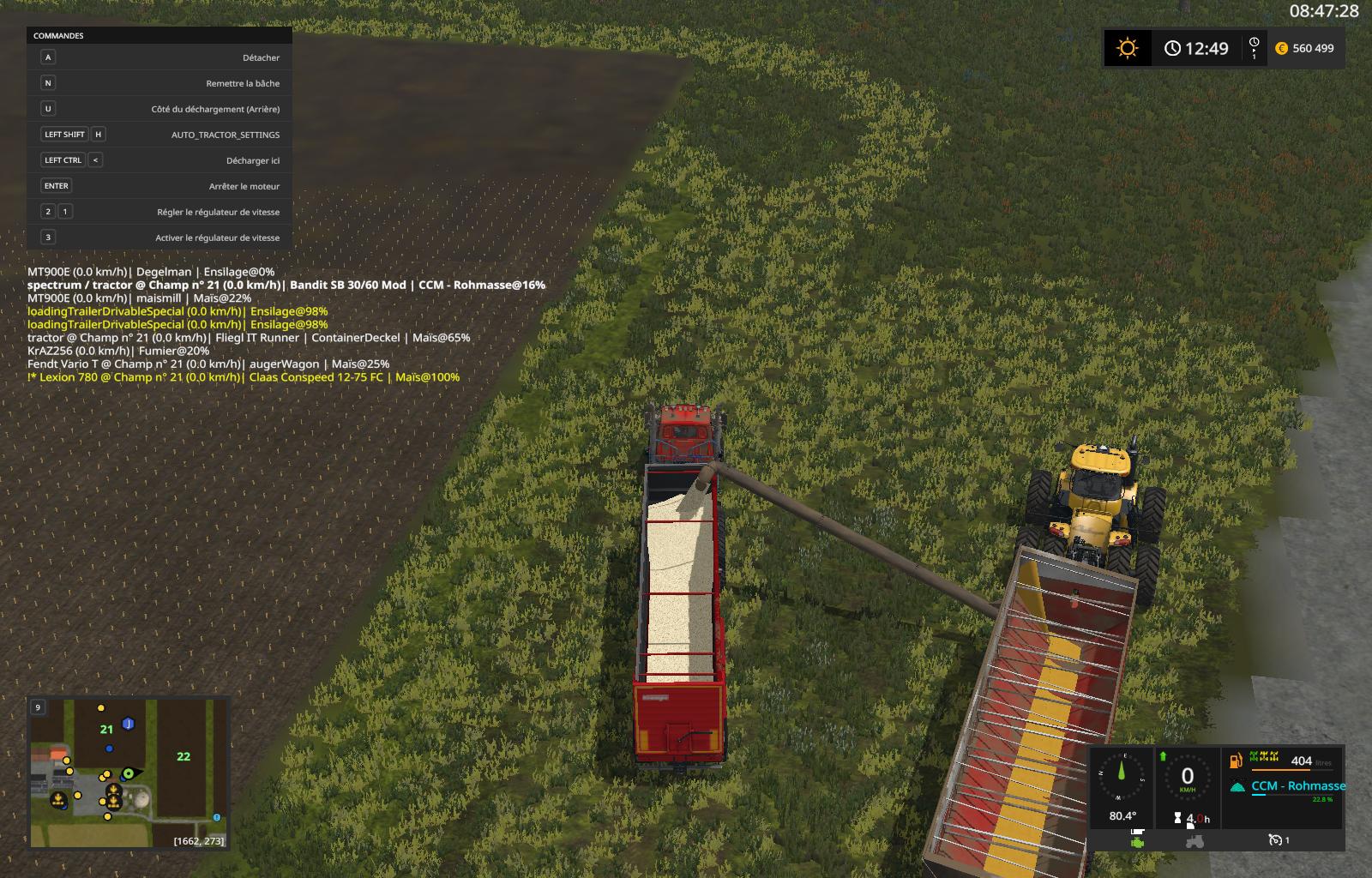Click the green player position marker on minimap
This screenshot has height=878, width=1372.
(129, 773)
